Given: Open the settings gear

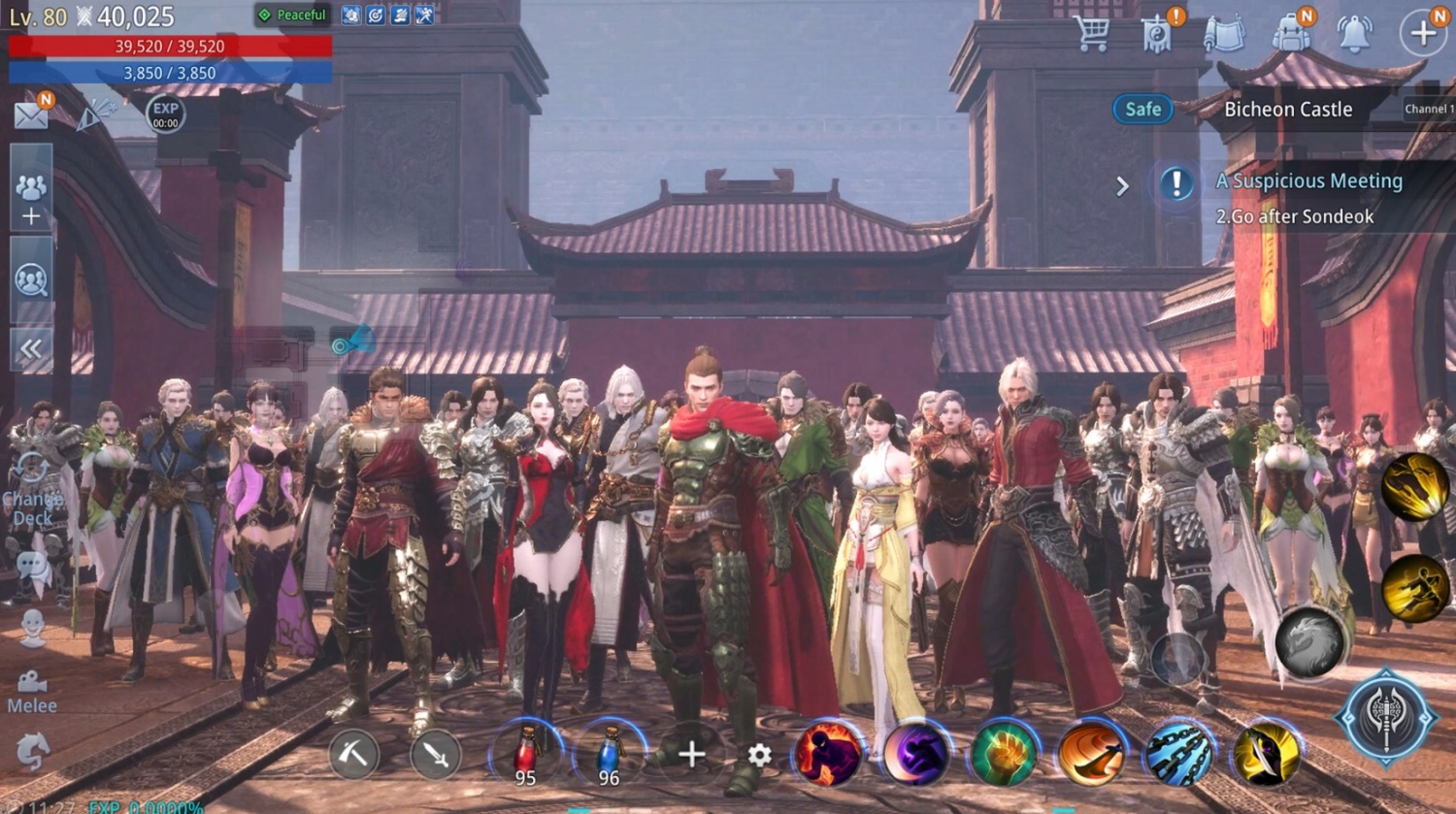Looking at the screenshot, I should [x=759, y=754].
